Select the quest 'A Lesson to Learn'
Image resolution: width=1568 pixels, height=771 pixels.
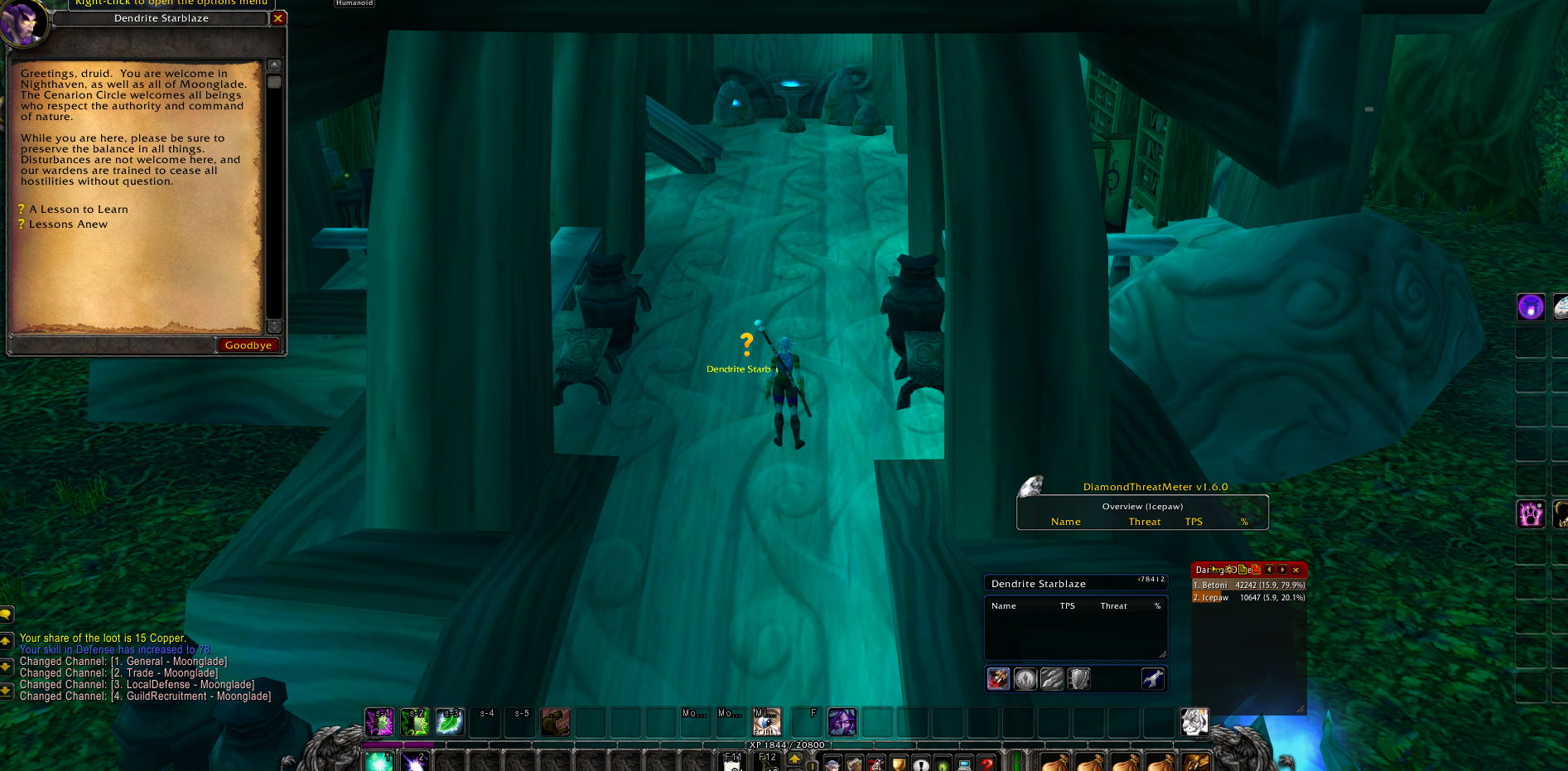click(77, 209)
